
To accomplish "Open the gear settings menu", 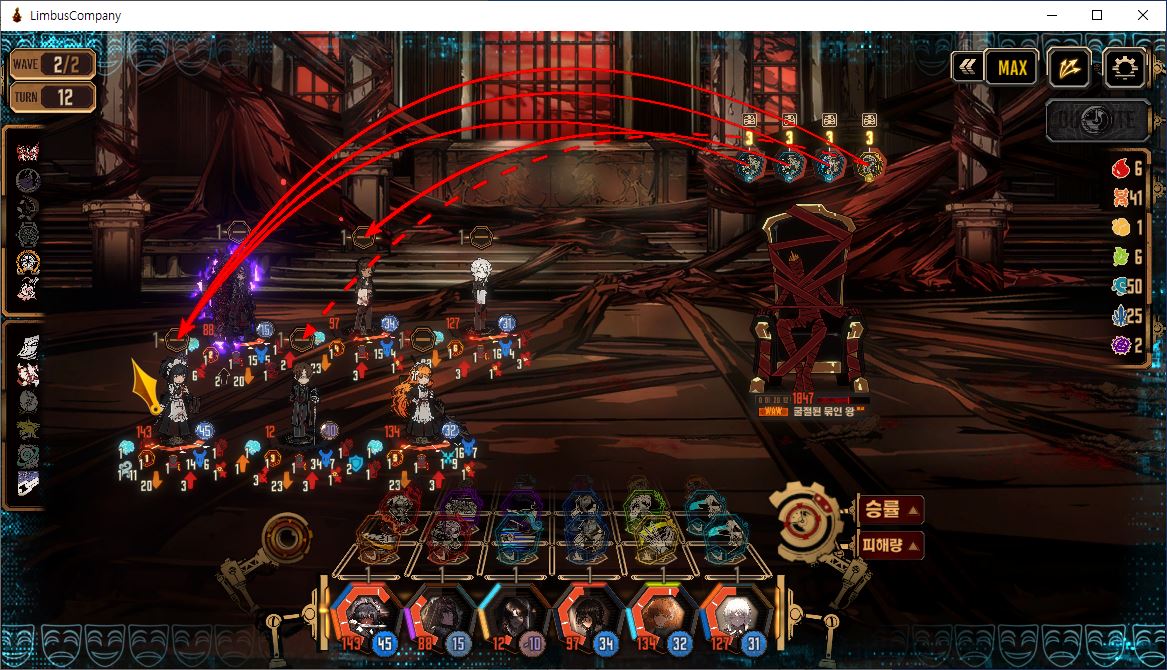I will pos(1126,68).
